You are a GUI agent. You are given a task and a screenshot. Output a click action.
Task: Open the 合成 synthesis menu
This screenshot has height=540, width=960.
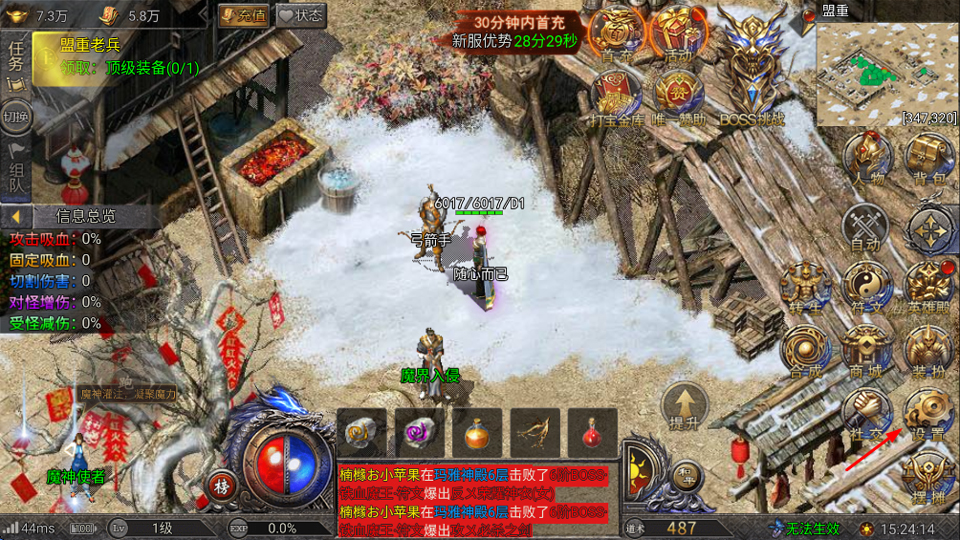point(804,350)
